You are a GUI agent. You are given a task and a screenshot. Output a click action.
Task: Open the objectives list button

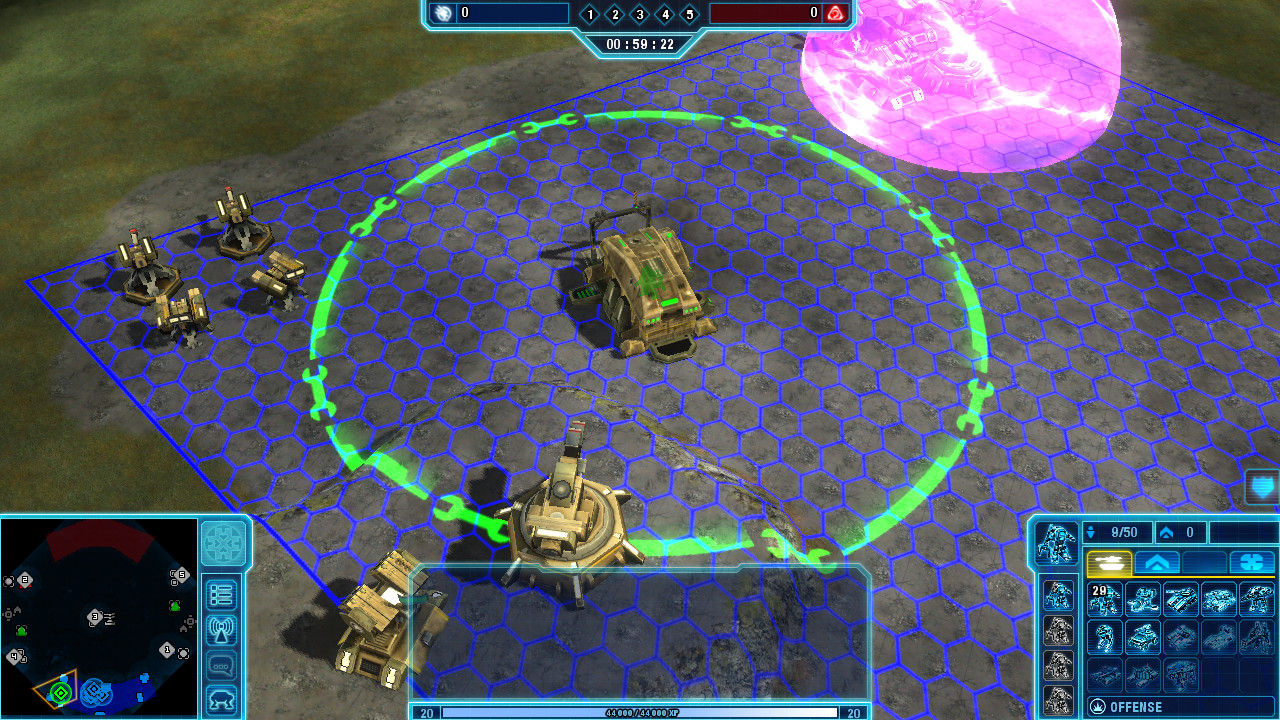[221, 594]
